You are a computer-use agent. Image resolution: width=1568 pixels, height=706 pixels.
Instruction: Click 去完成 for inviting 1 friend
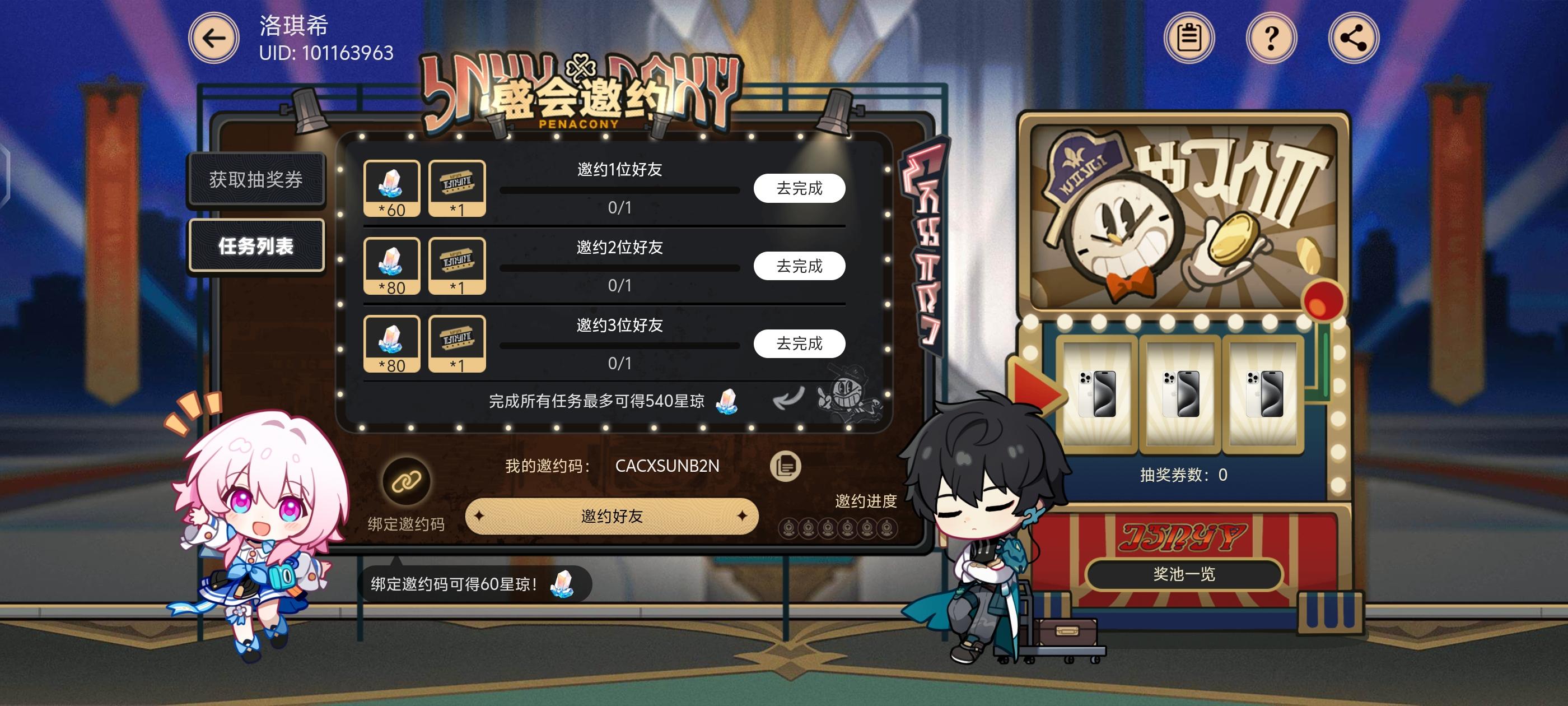coord(799,189)
